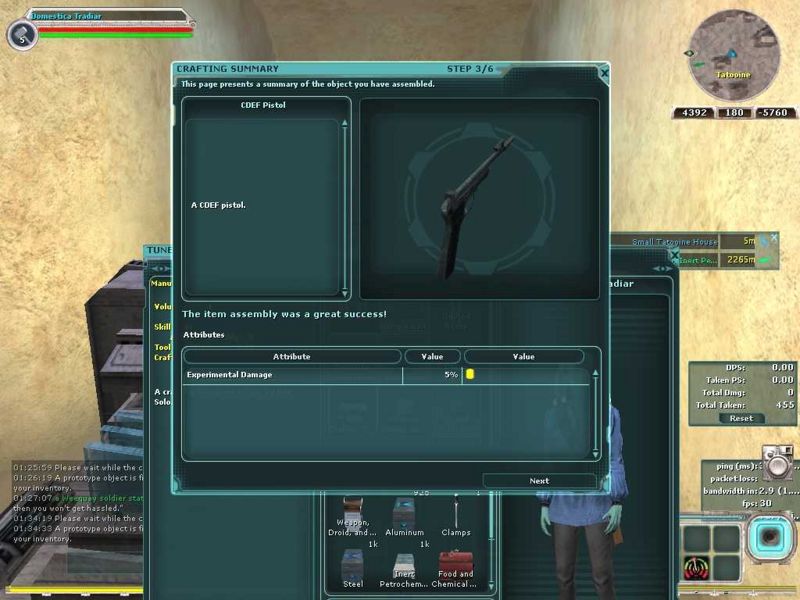The height and width of the screenshot is (600, 800).
Task: Select the Experimental Damage attribute row
Action: pyautogui.click(x=320, y=374)
